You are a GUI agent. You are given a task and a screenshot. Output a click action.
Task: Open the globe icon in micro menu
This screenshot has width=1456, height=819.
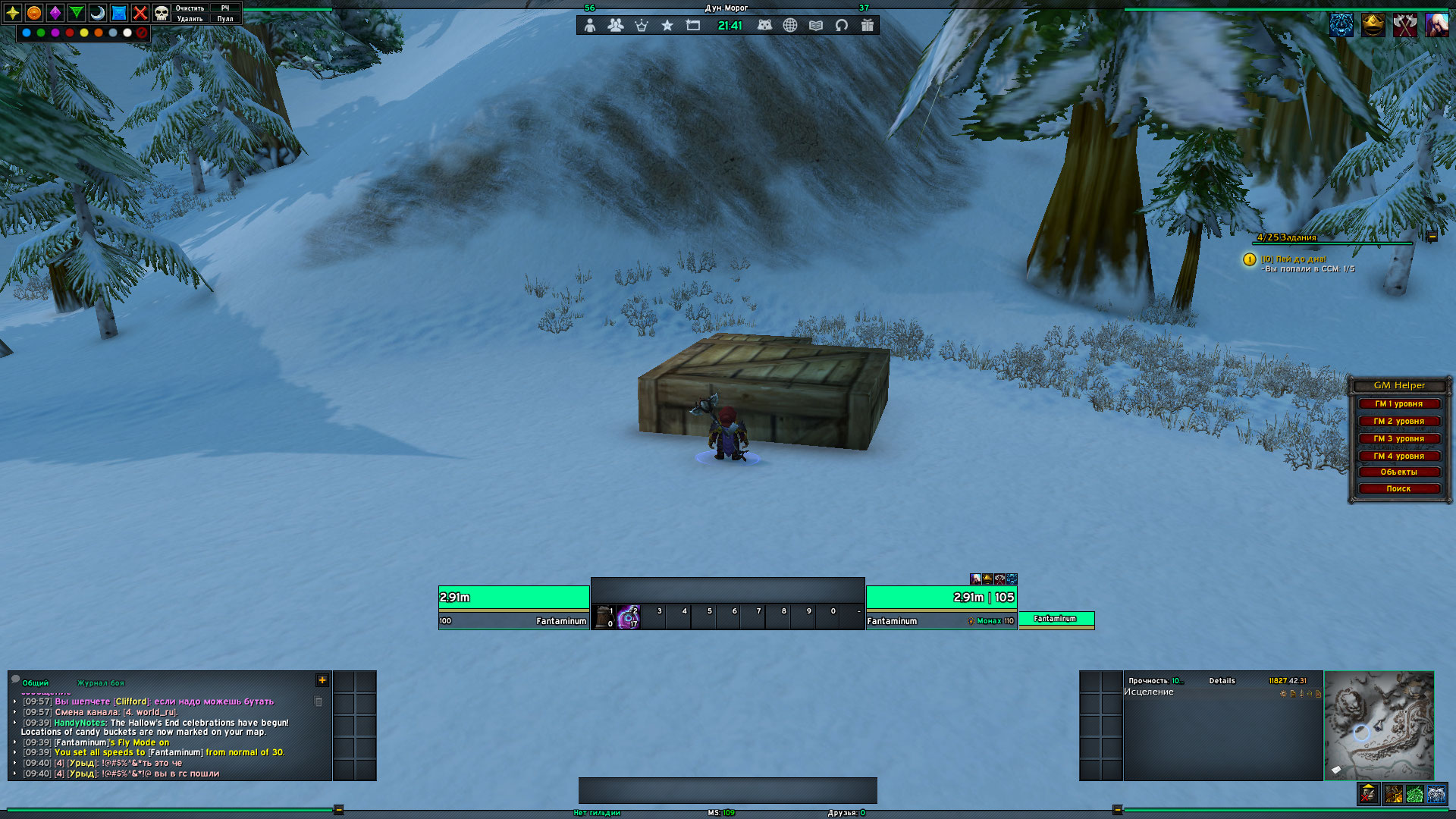pos(790,25)
